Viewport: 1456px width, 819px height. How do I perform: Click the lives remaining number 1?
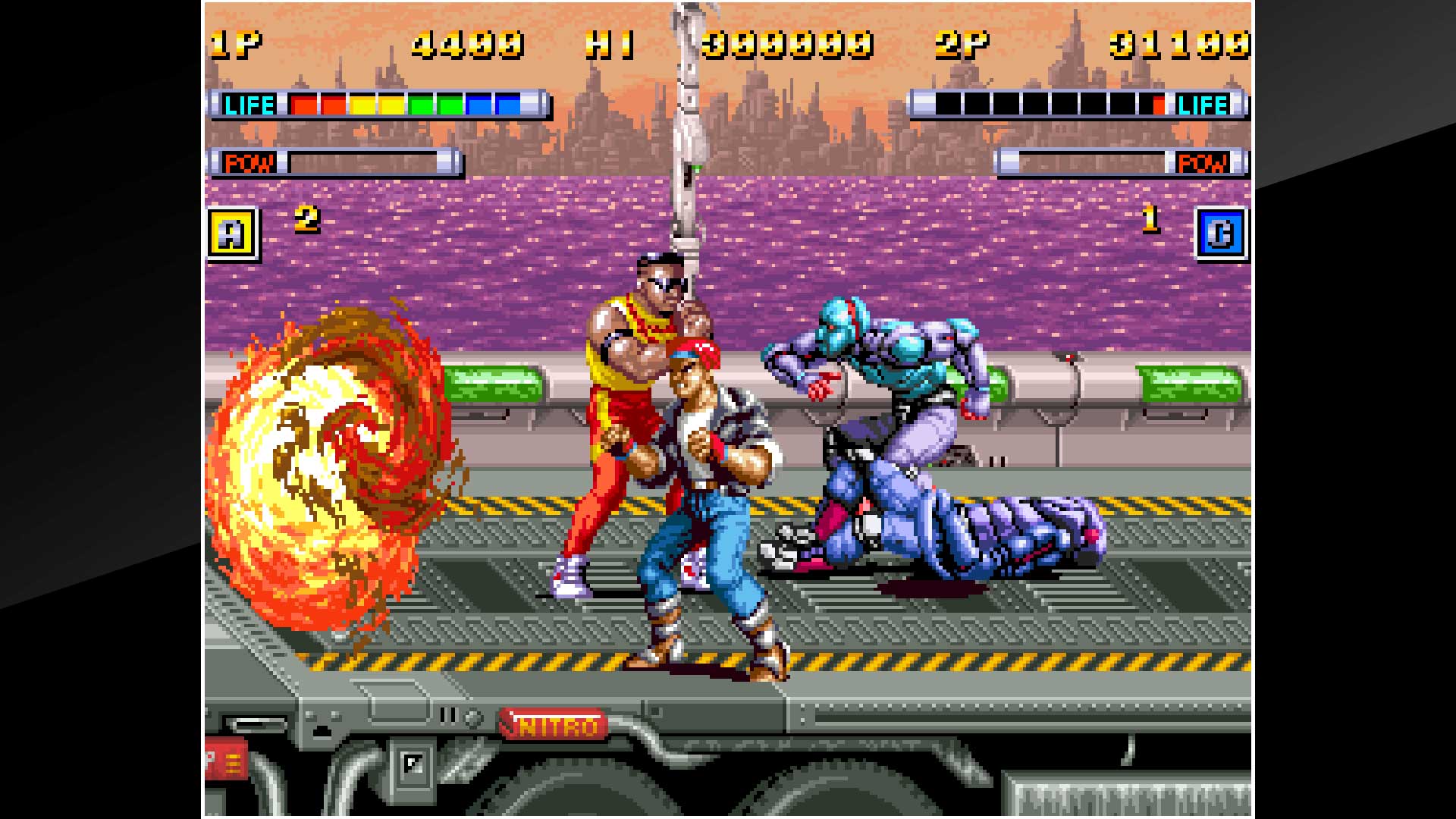pyautogui.click(x=1153, y=221)
